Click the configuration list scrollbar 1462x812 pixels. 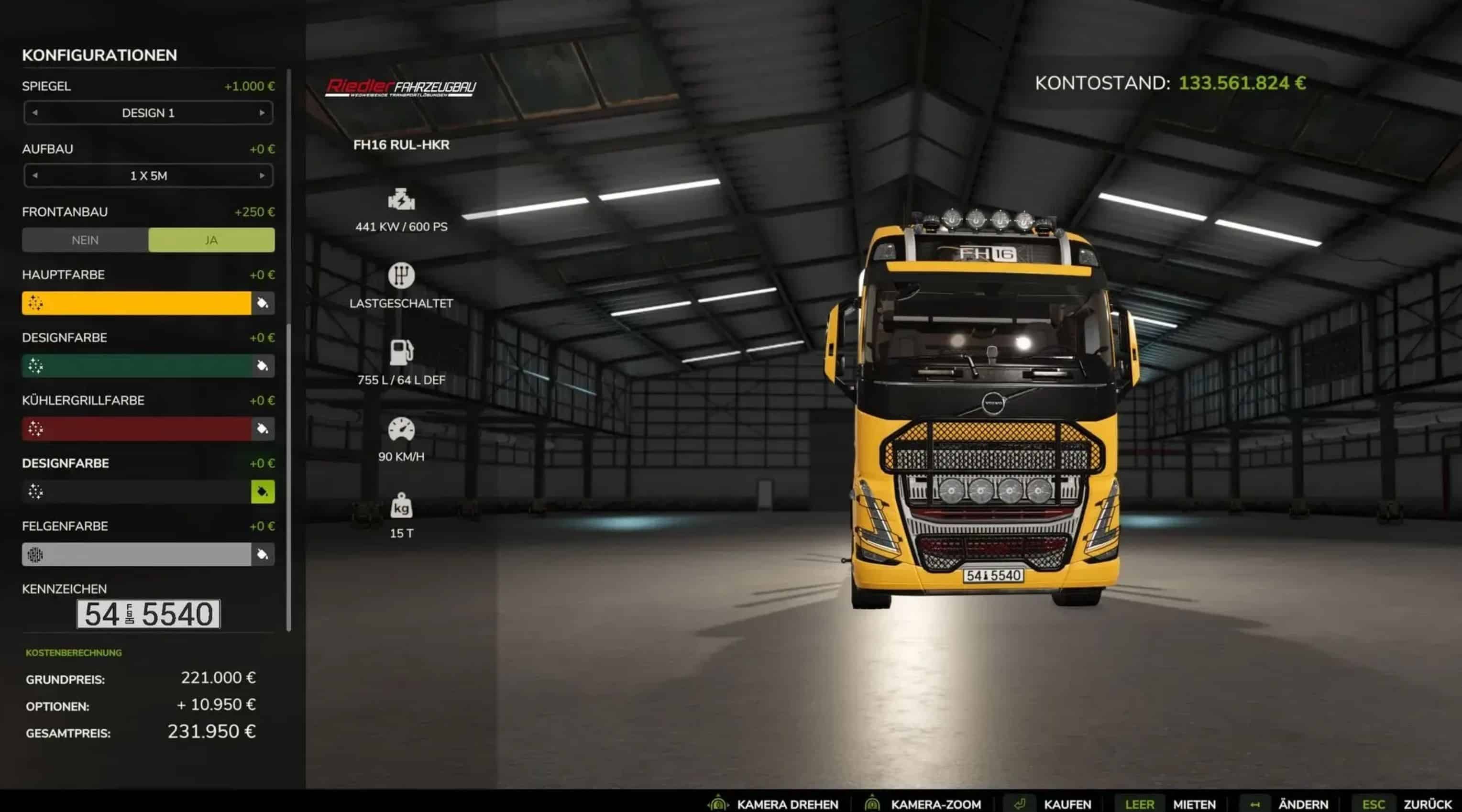[x=289, y=477]
